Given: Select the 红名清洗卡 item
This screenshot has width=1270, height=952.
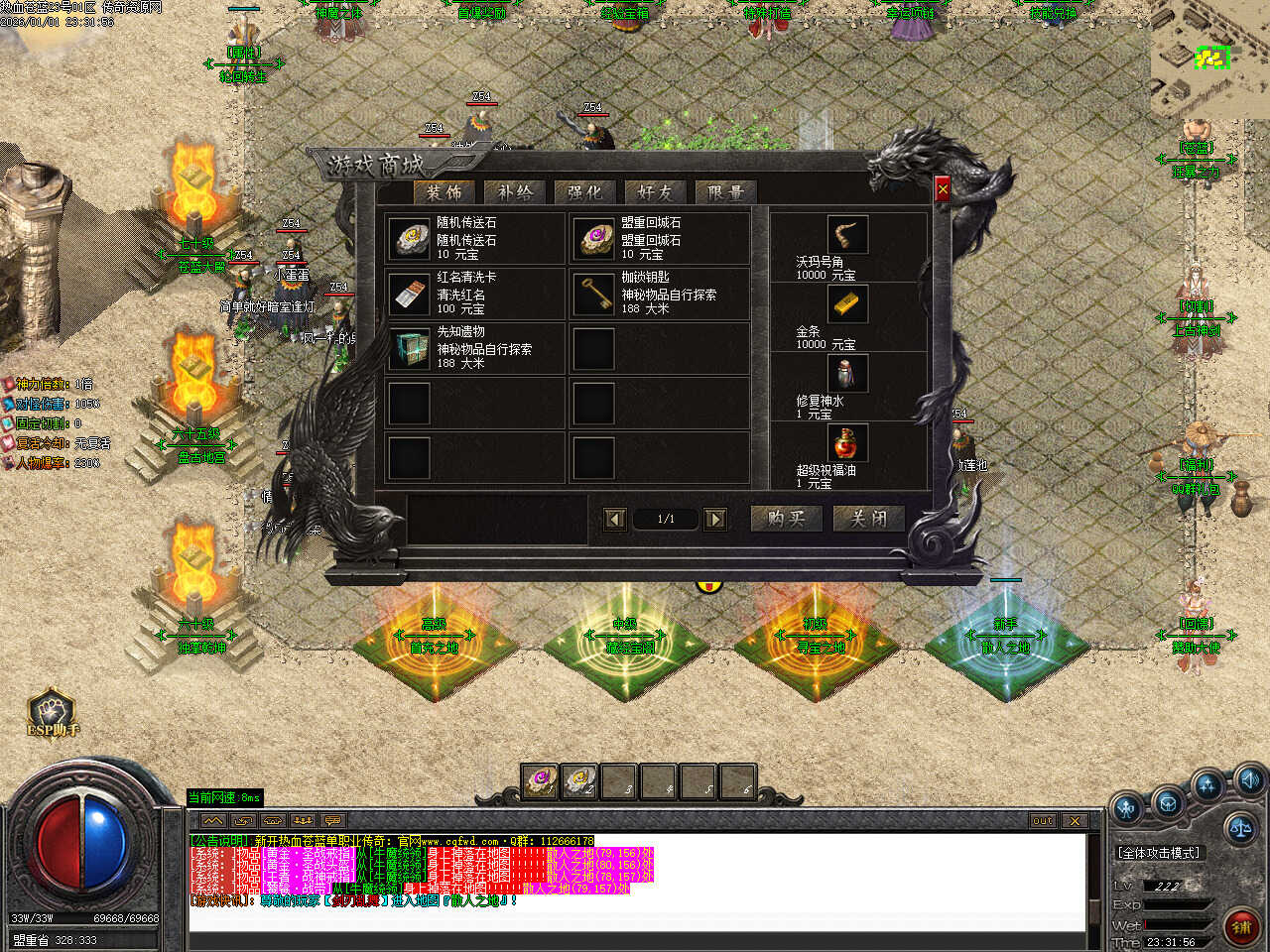Looking at the screenshot, I should [409, 294].
